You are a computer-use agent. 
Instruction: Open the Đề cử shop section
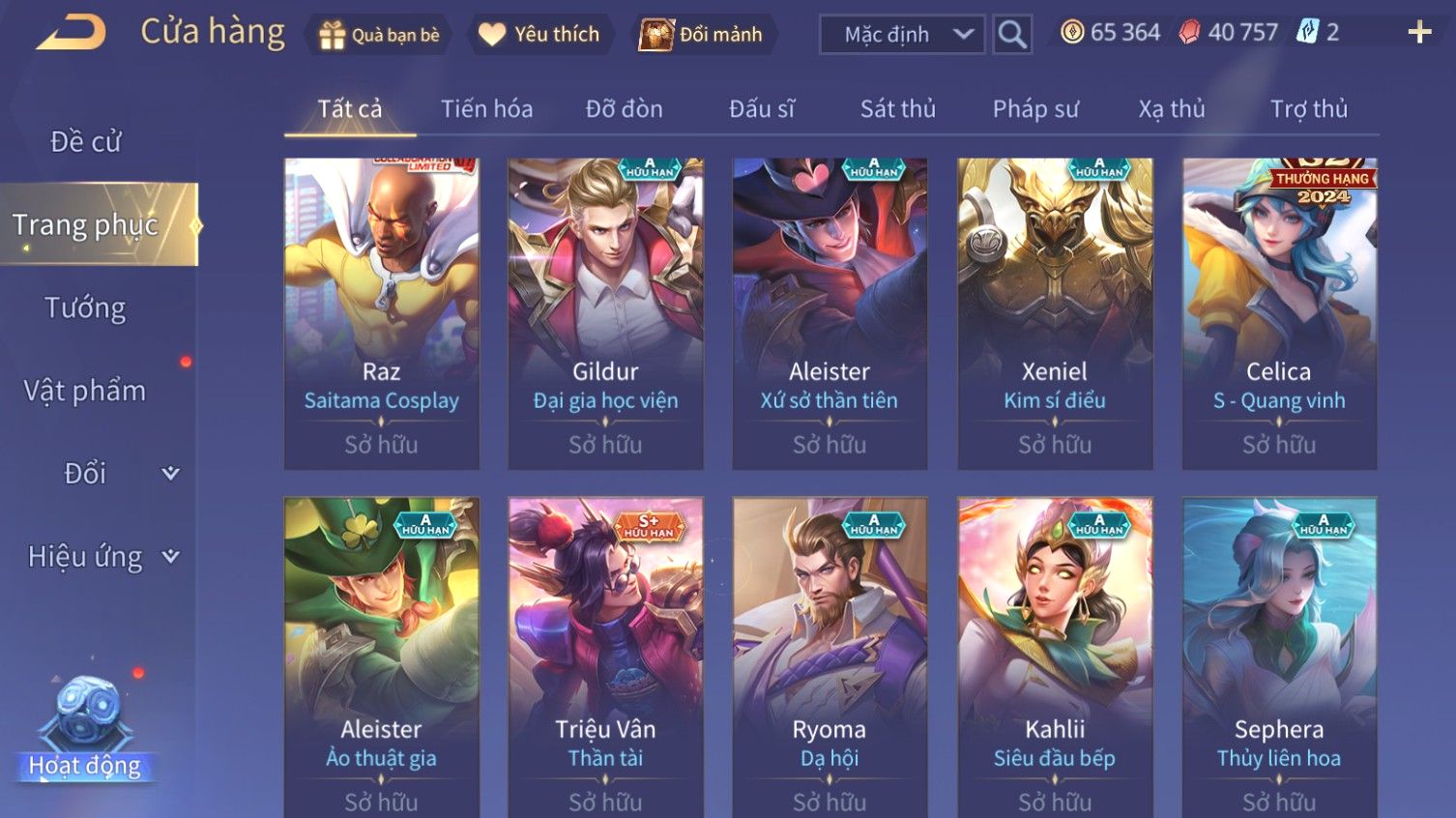85,142
